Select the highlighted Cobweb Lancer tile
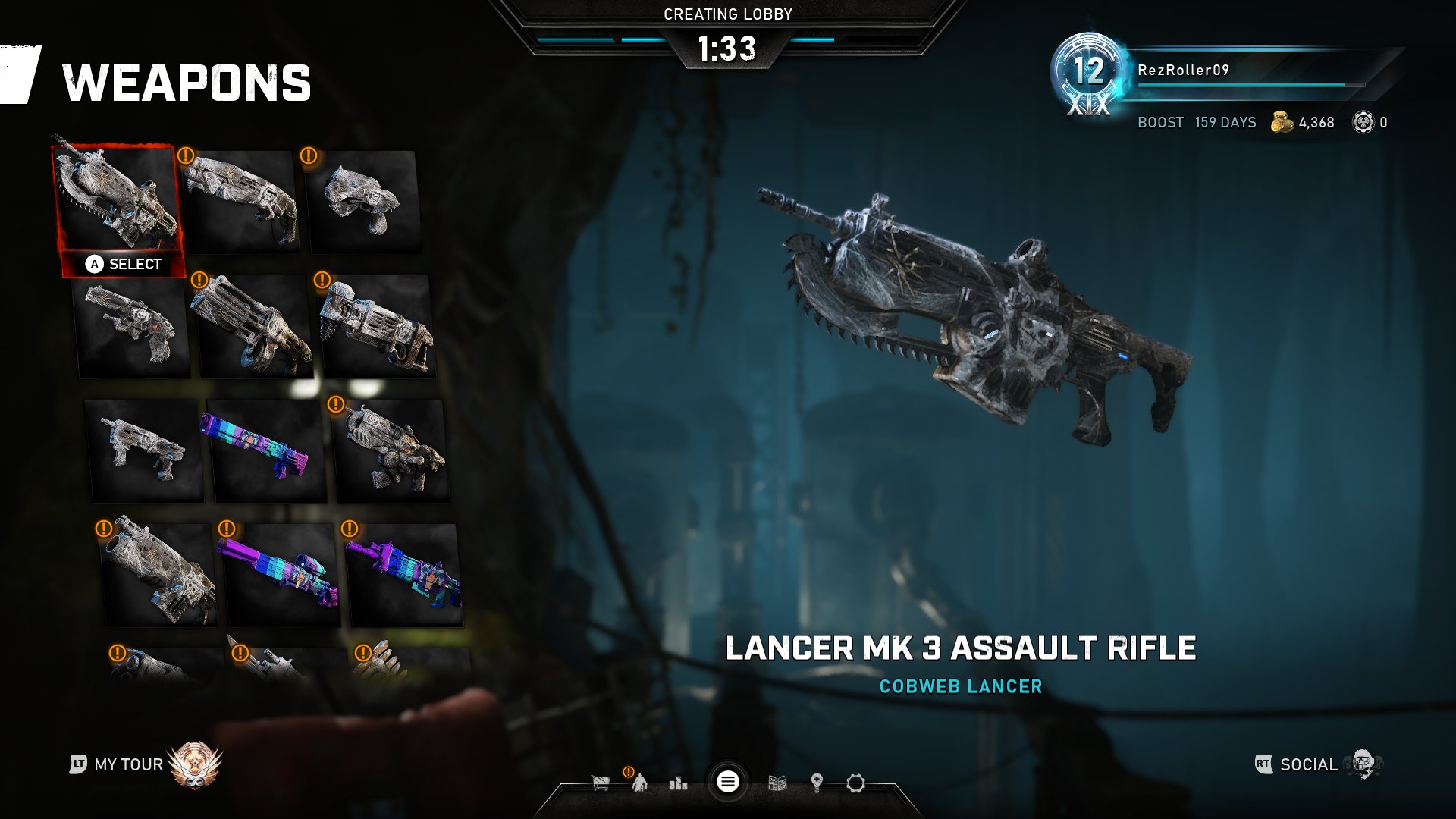 click(118, 199)
